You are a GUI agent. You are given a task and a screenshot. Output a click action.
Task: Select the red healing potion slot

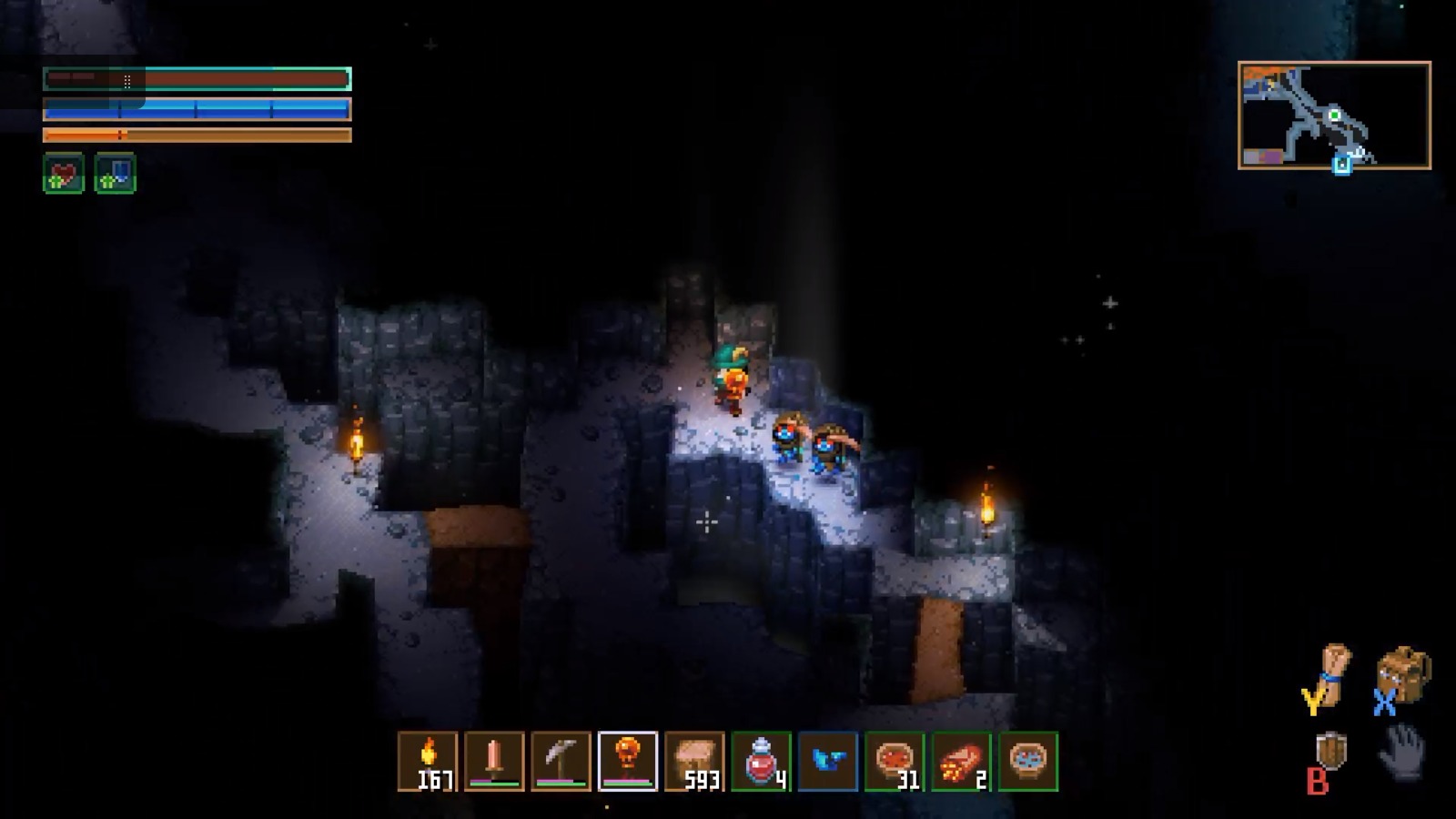coord(762,761)
